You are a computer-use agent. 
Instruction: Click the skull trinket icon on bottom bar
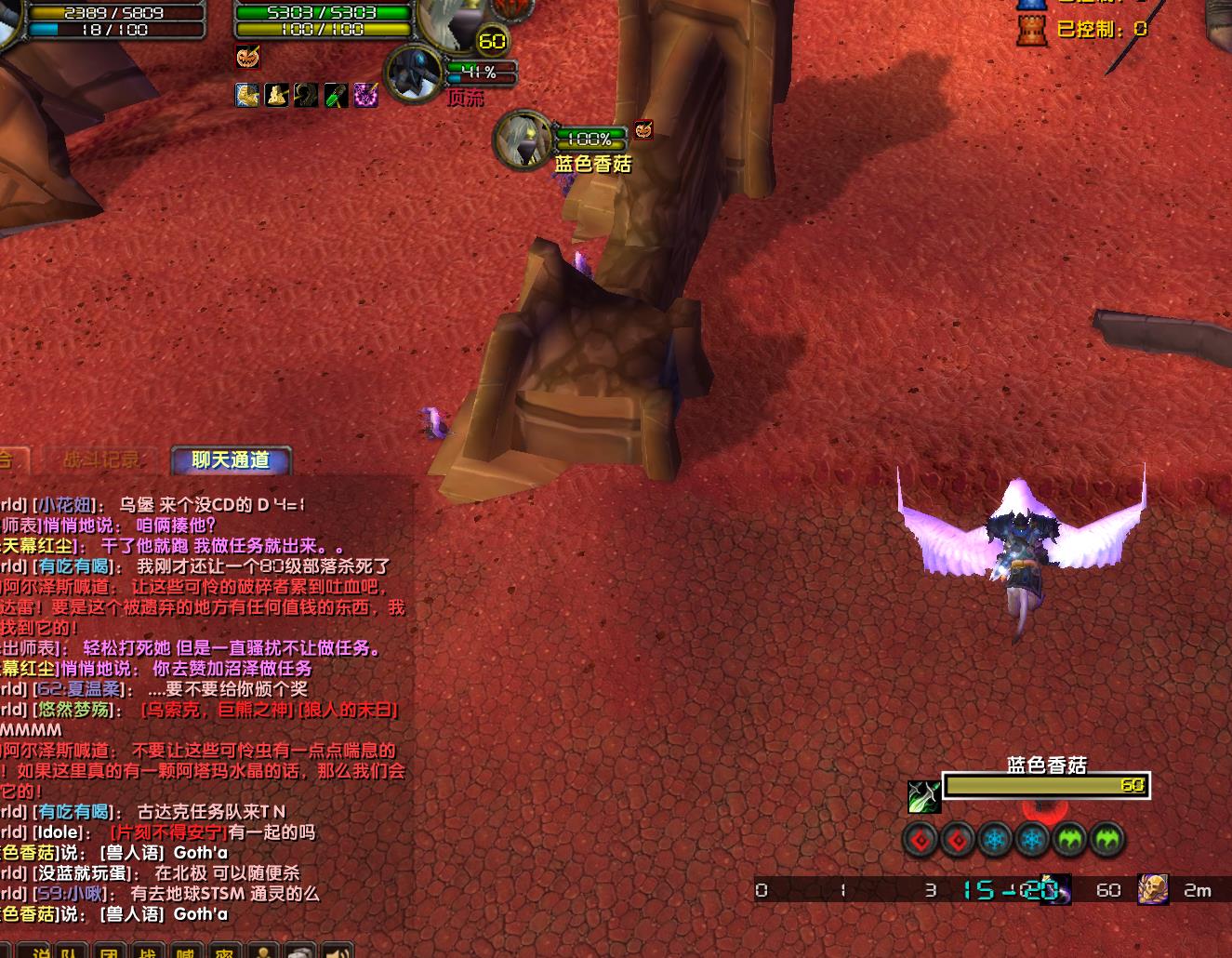1152,890
